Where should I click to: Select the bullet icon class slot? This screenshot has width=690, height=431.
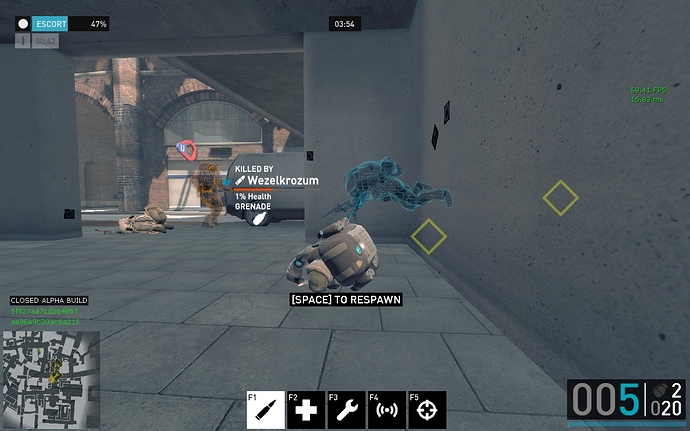(x=266, y=410)
